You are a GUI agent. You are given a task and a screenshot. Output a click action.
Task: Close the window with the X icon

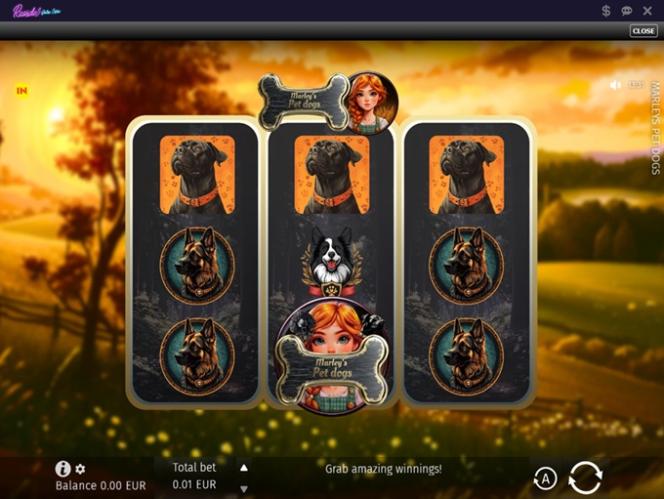[x=648, y=10]
